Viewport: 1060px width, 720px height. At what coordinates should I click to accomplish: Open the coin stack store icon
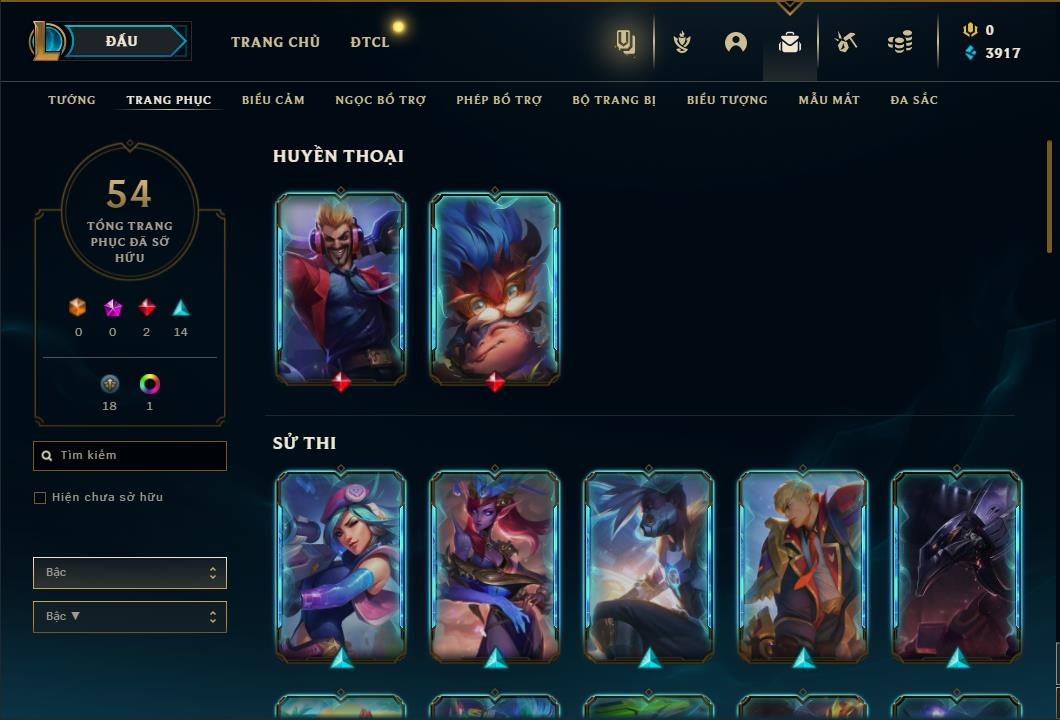pos(900,42)
